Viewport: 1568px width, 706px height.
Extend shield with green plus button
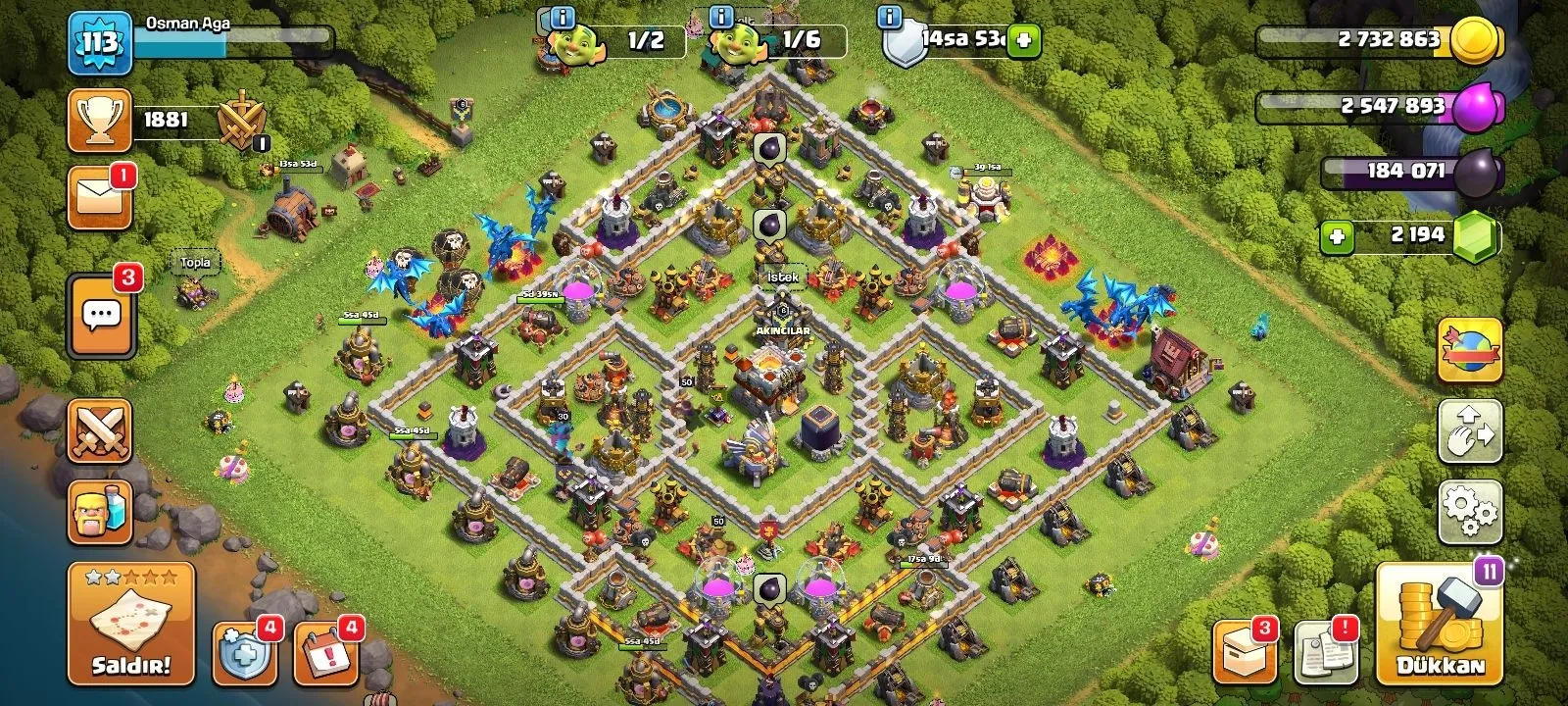[1023, 41]
